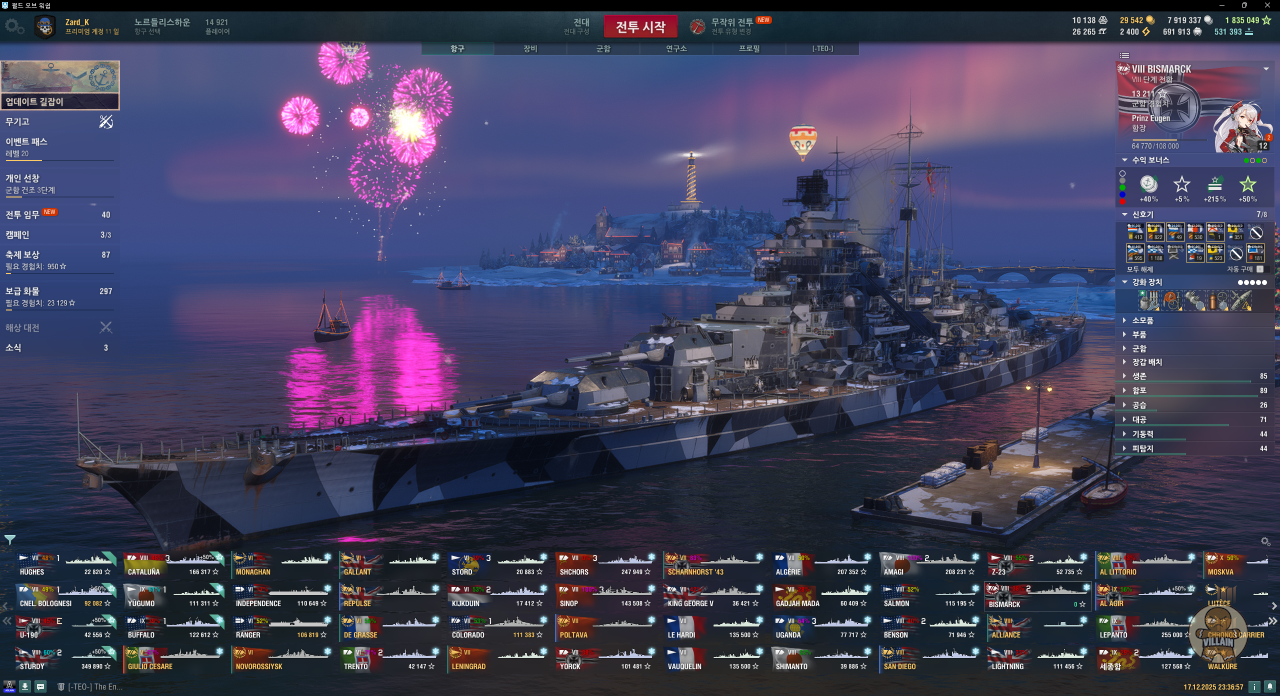Open the settings gear icon
The width and height of the screenshot is (1280, 696).
(14, 27)
